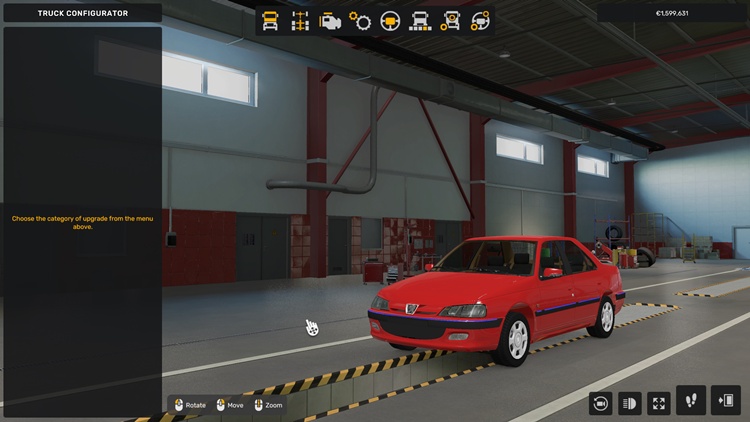Select the truck paint job category
Image resolution: width=750 pixels, height=422 pixels.
click(x=420, y=21)
